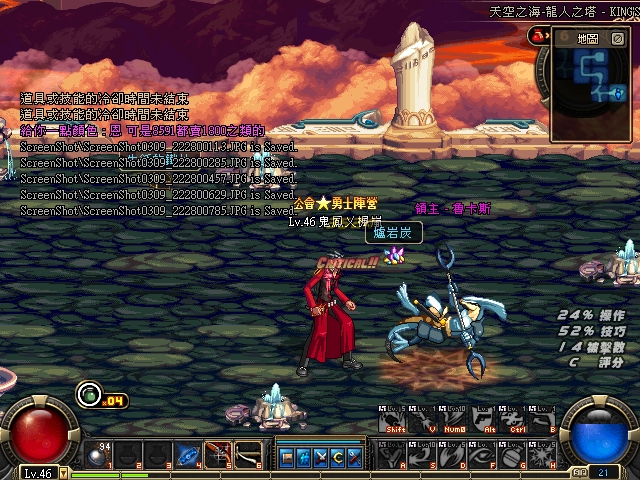Close the dungeon map panel
The image size is (640, 480).
(x=617, y=39)
